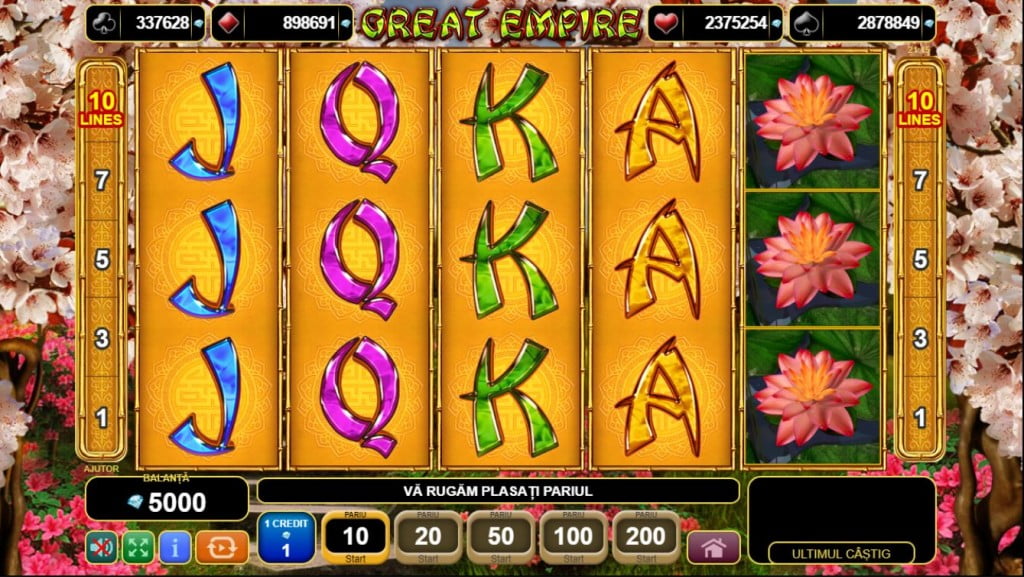Change the 1 credit denomination
The height and width of the screenshot is (577, 1024).
(287, 538)
